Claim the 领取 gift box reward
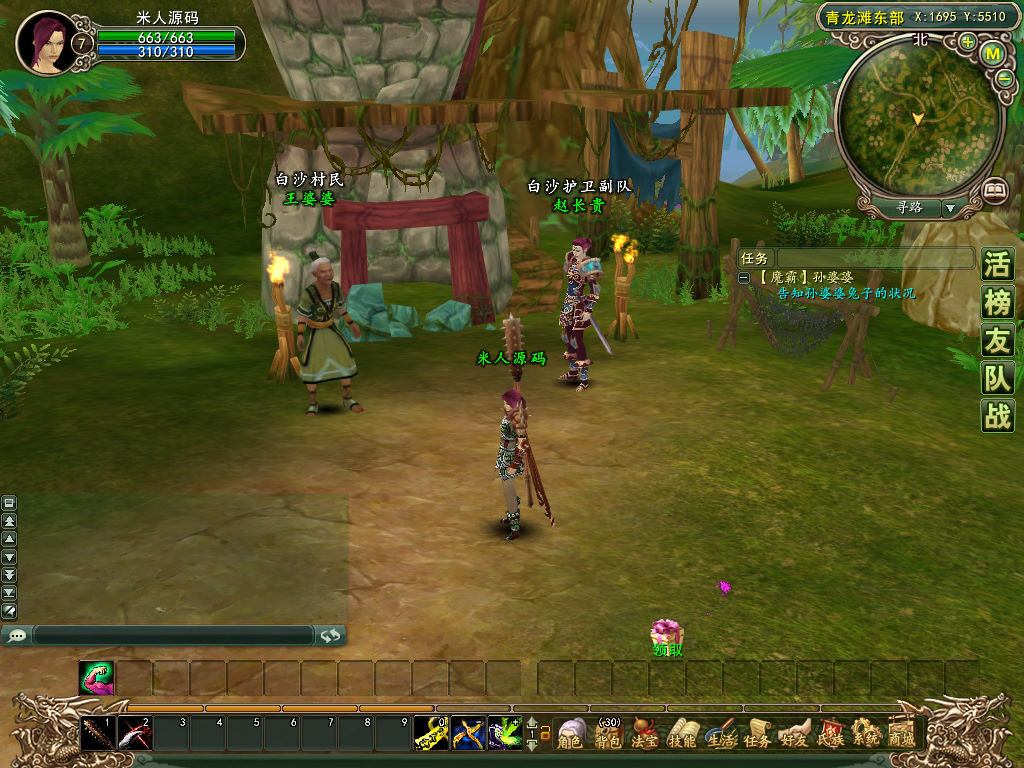1024x768 pixels. 666,634
